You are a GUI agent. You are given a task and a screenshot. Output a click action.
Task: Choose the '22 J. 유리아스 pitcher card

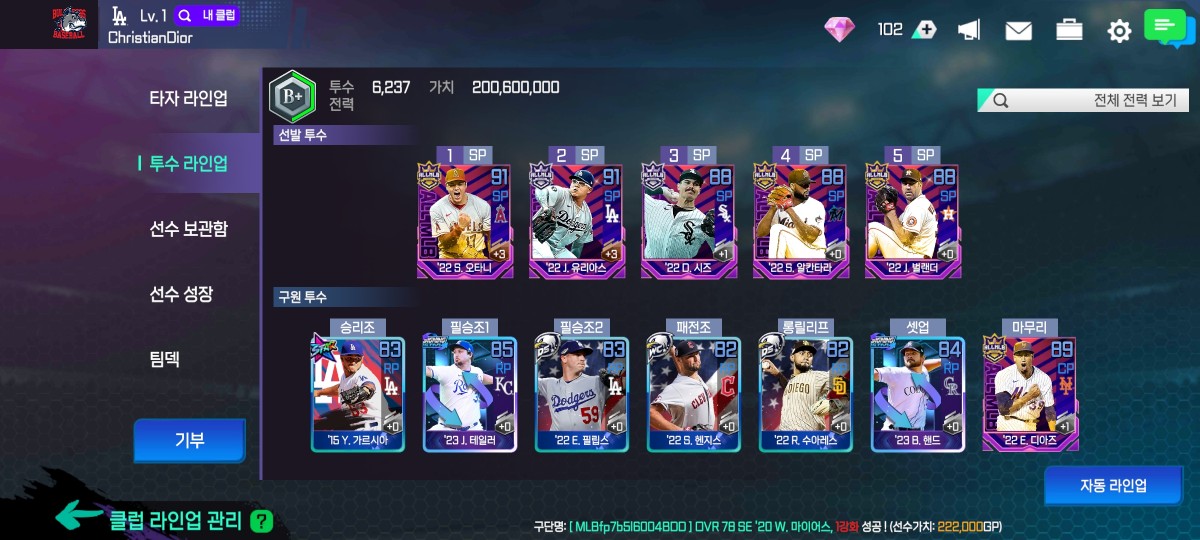tap(576, 218)
